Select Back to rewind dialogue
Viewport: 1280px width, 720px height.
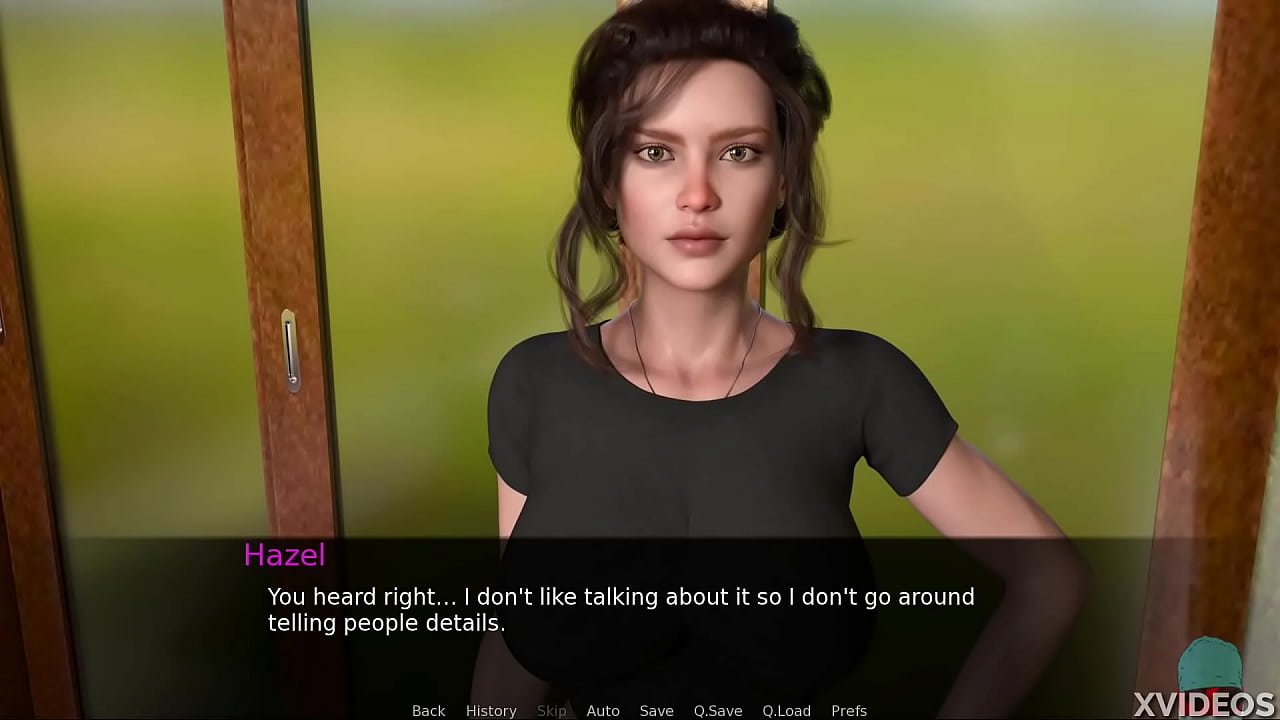click(x=428, y=710)
